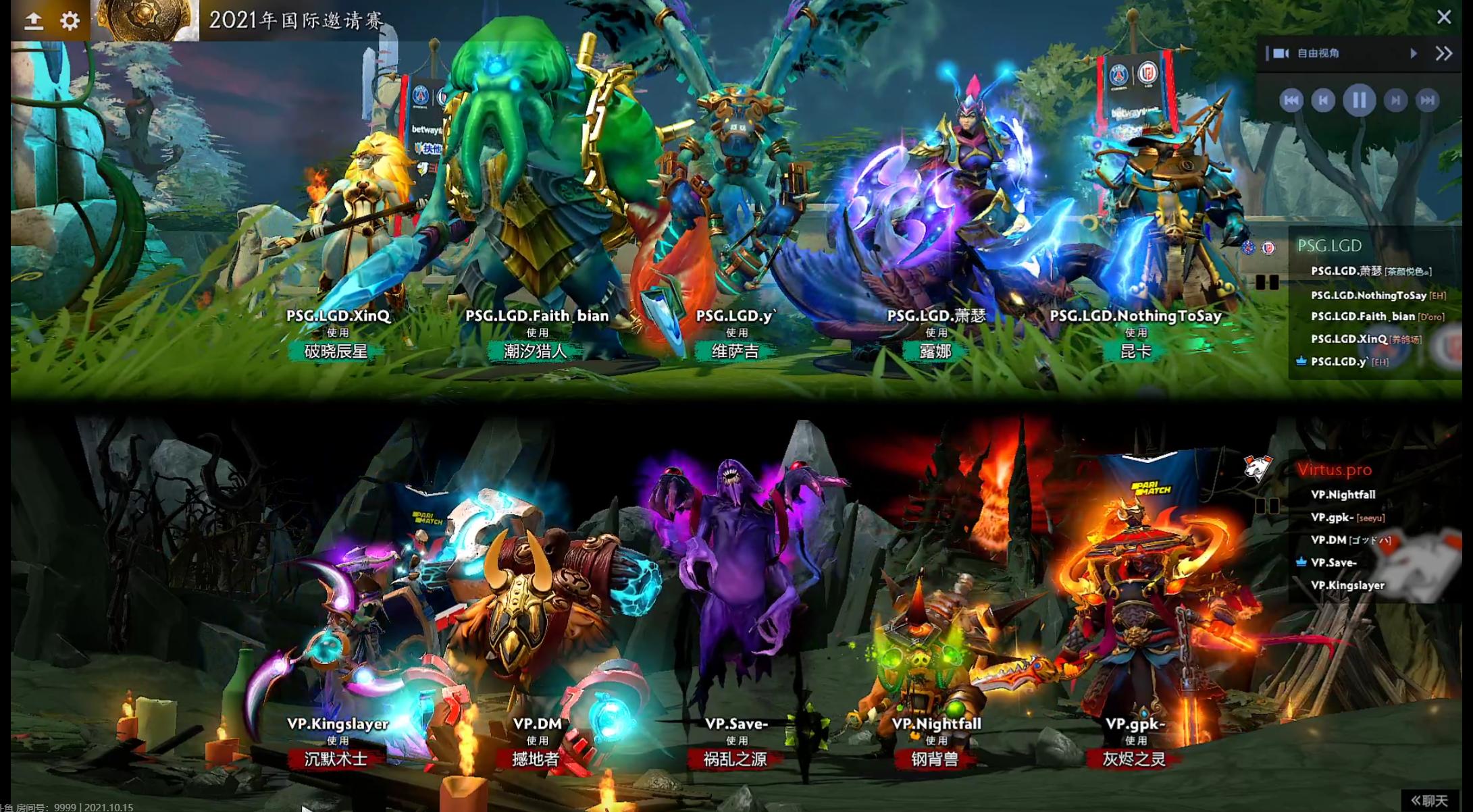
Task: Select the camera view icon beside 自由视角
Action: (x=1282, y=53)
